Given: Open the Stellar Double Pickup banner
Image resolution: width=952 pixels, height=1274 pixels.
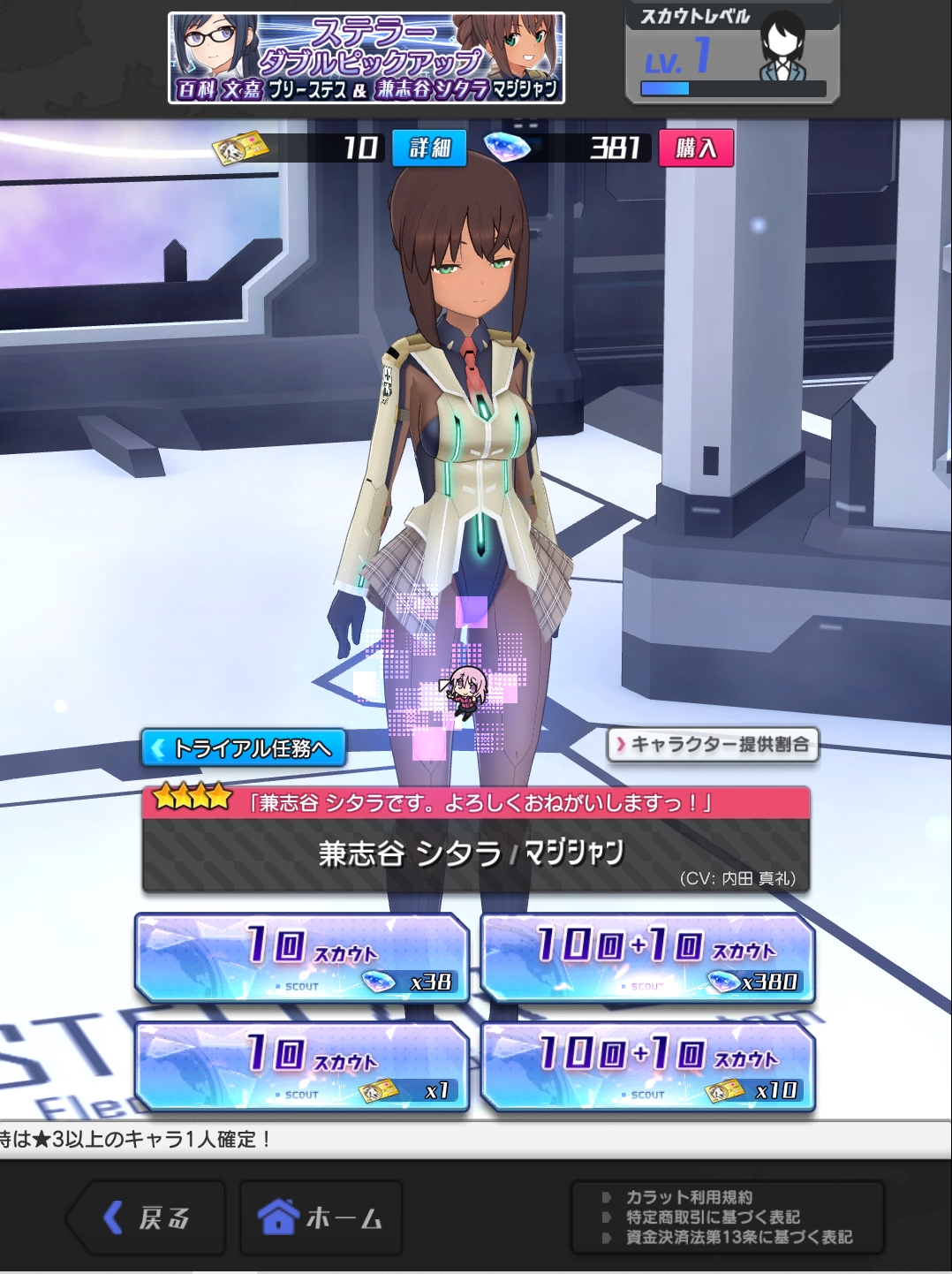Looking at the screenshot, I should point(366,58).
